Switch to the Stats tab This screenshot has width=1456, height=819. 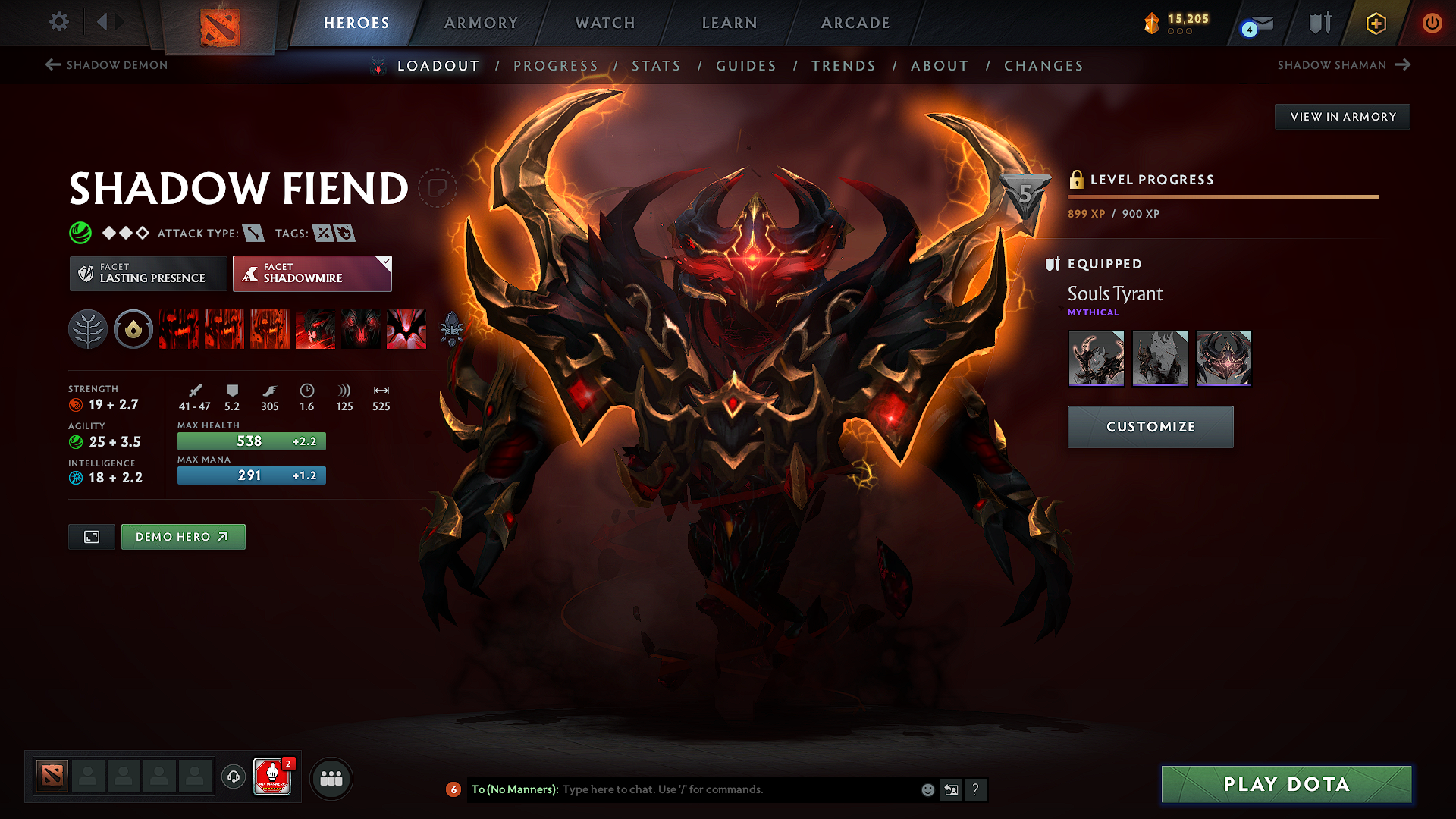[x=657, y=66]
